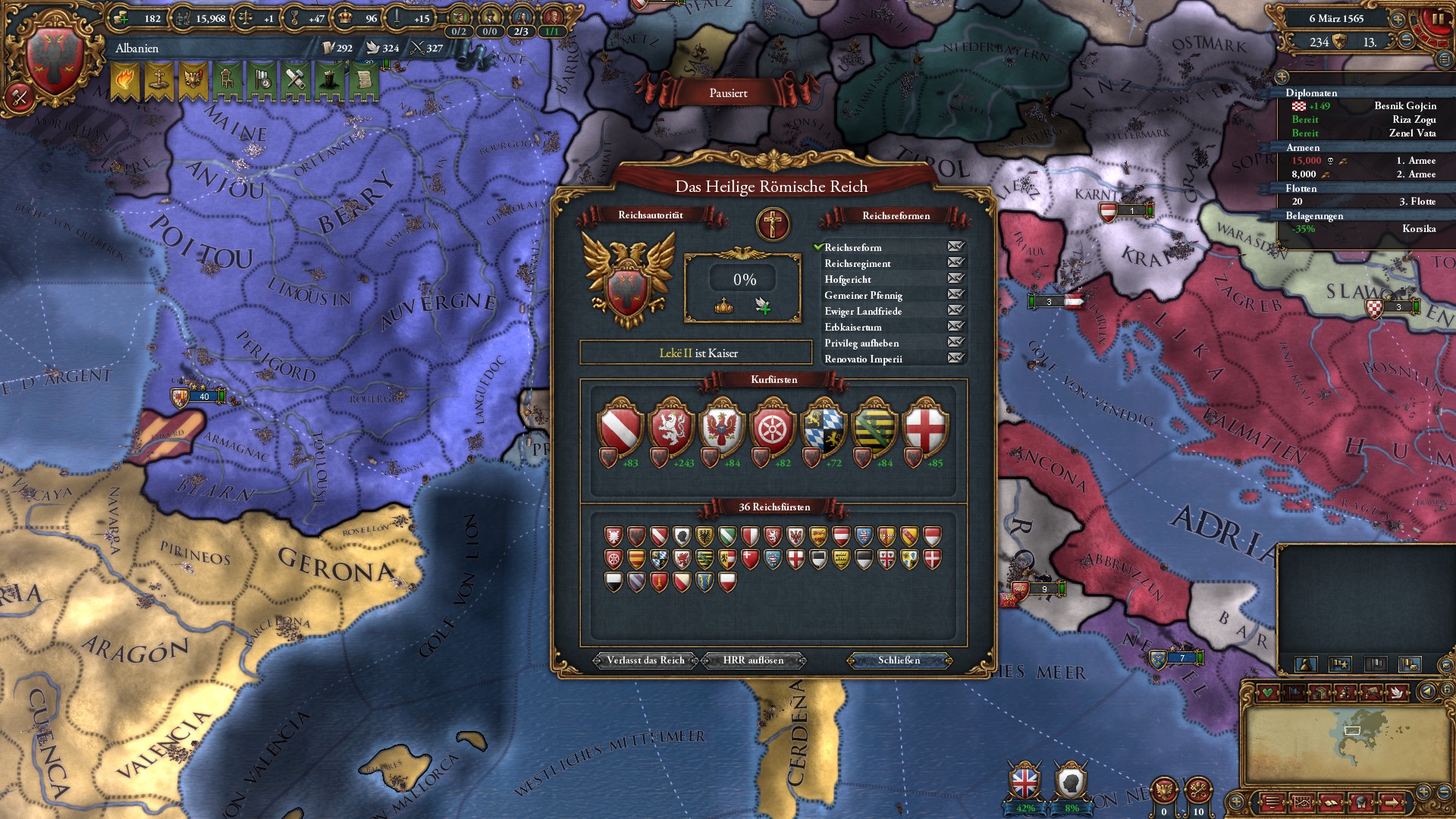Click the 'HRR auflösen' button

pos(753,661)
